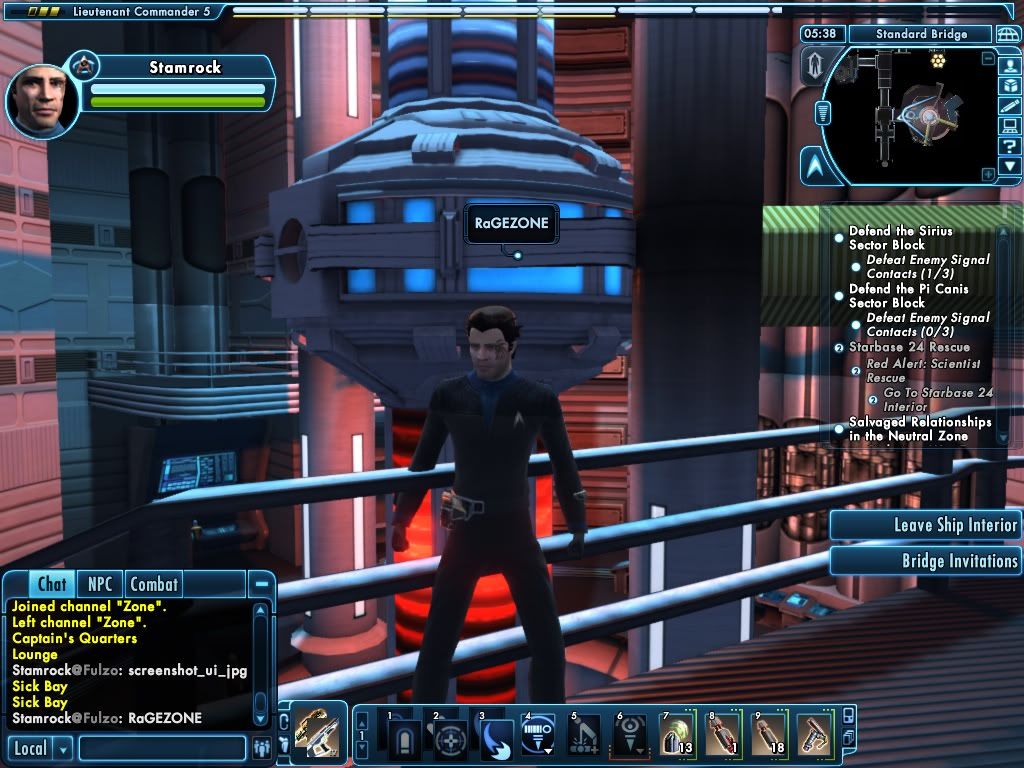Focus the chat text input field
The width and height of the screenshot is (1024, 768).
click(162, 748)
